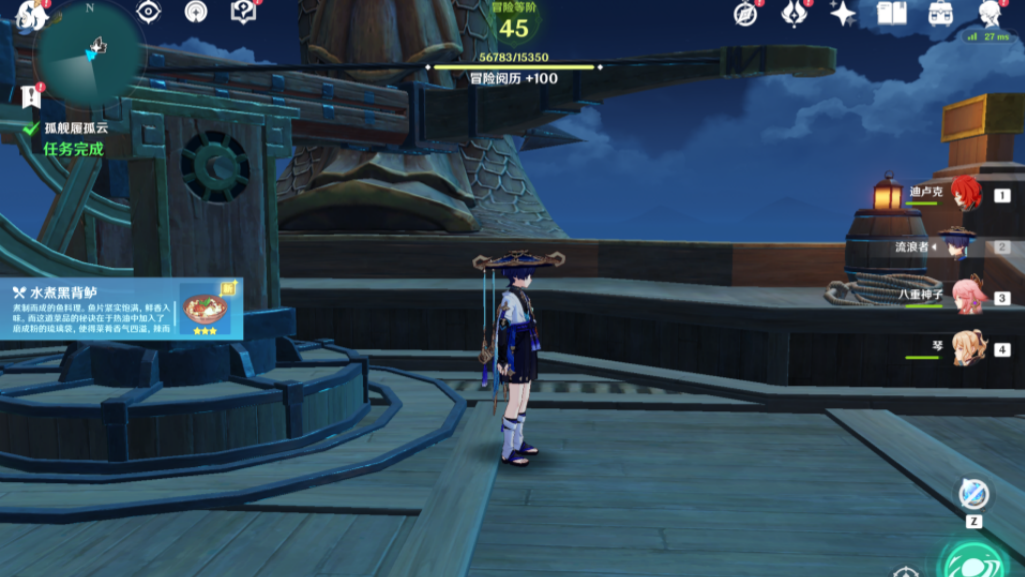Open the backpack inventory icon
This screenshot has height=577, width=1025.
click(940, 14)
